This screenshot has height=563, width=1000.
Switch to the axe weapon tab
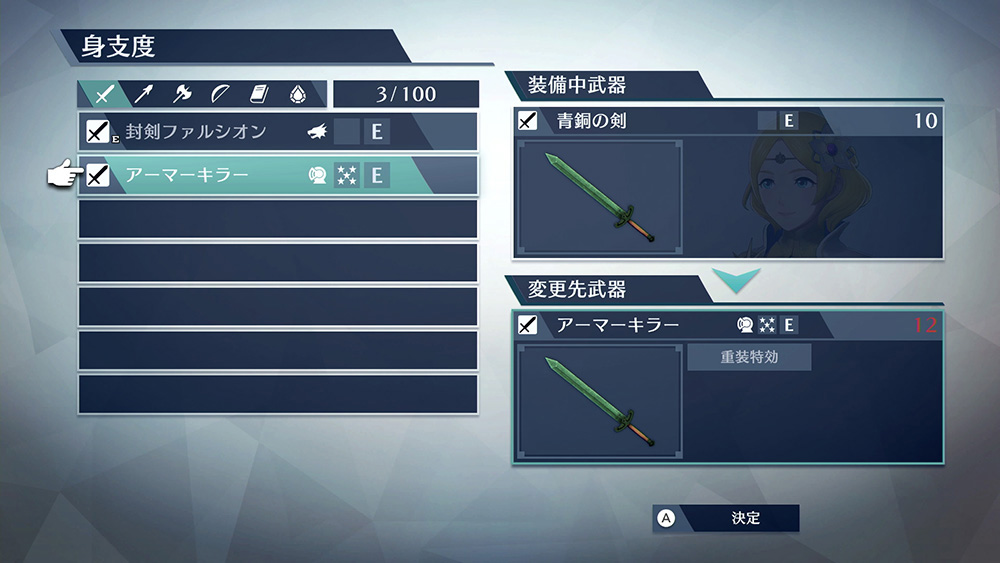pos(182,94)
